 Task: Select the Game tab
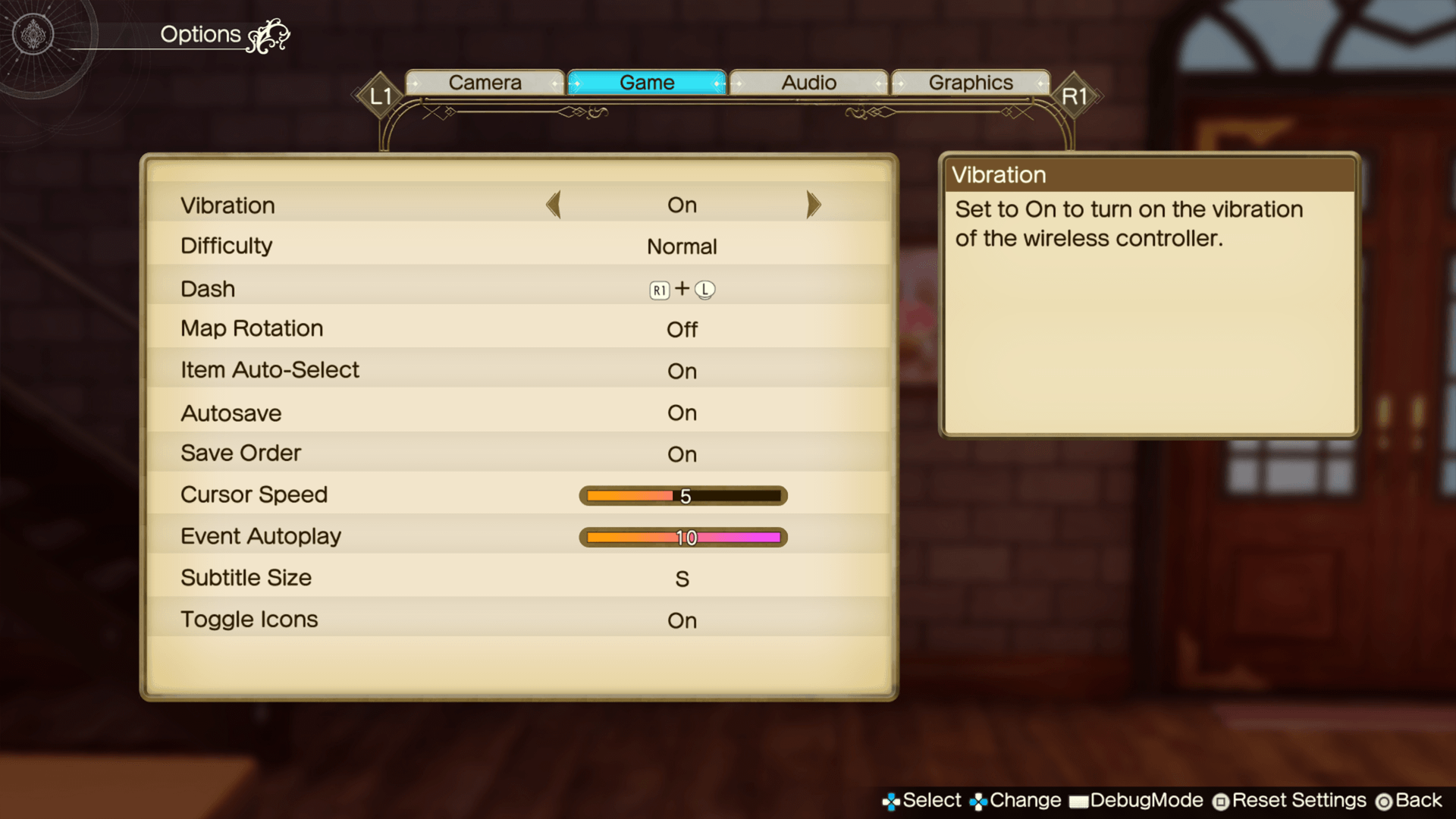coord(647,83)
